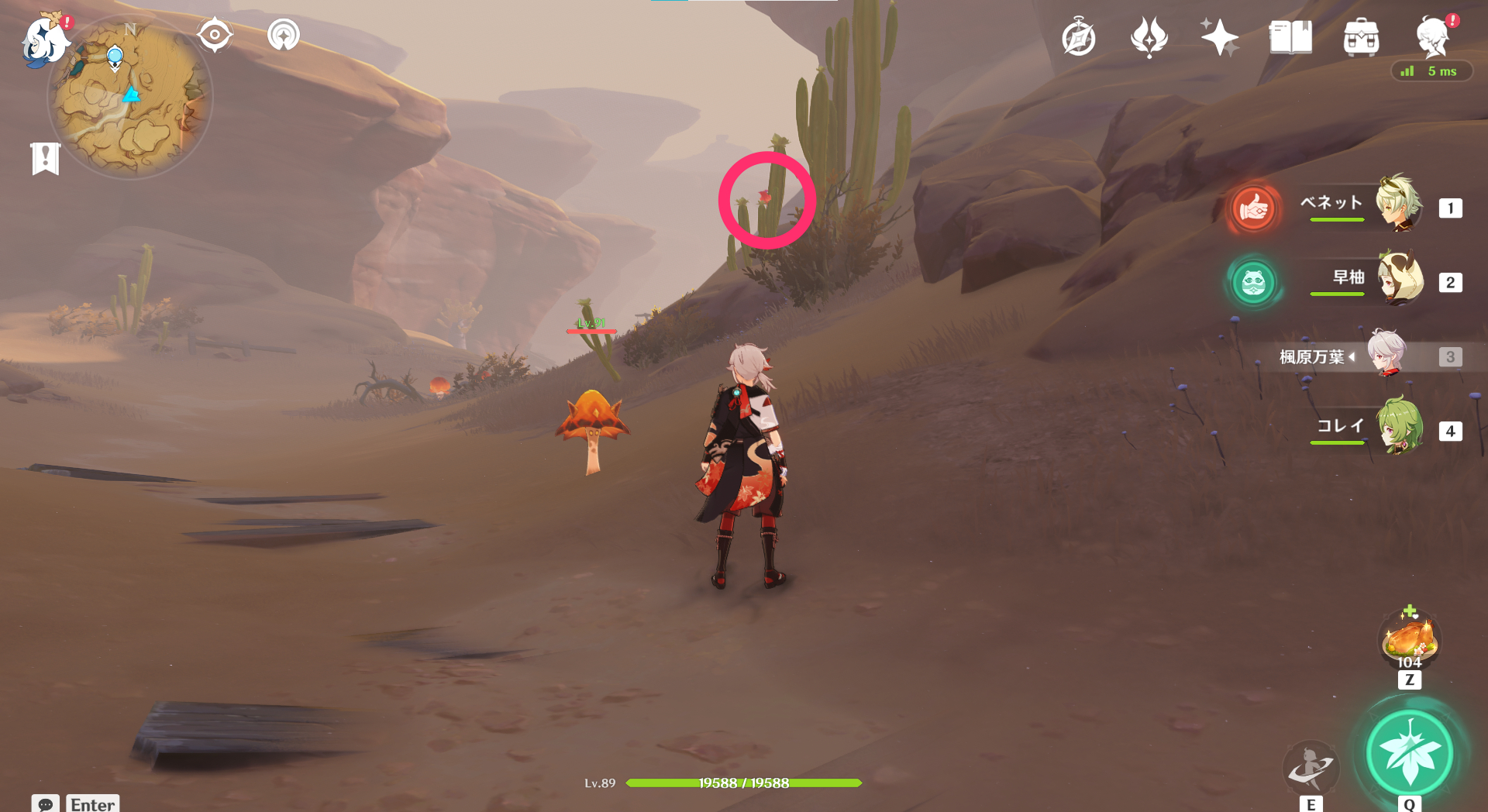Toggle the compass orientation icon near minimap
1488x812 pixels.
coord(215,34)
